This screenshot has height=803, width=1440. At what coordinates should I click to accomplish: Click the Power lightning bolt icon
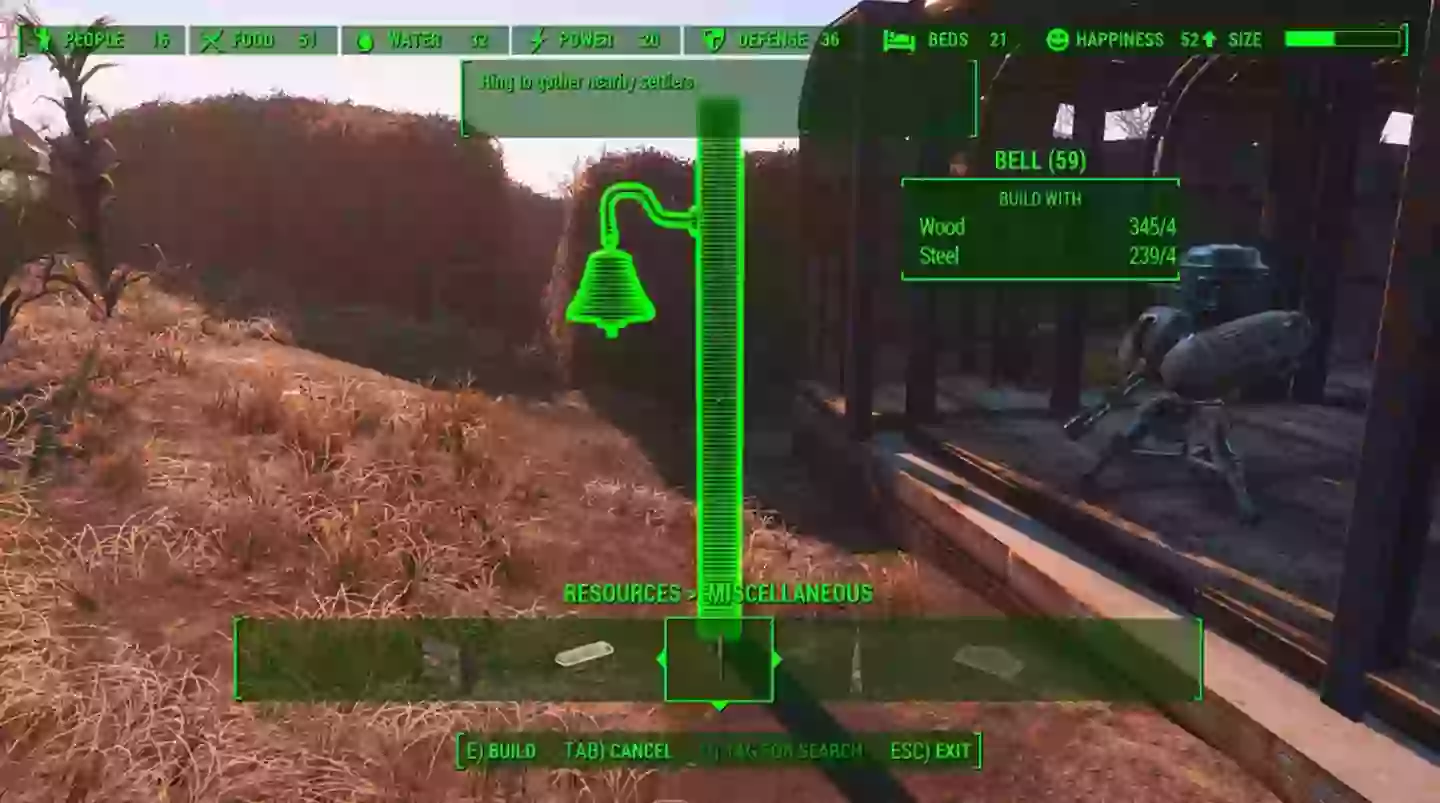[538, 40]
